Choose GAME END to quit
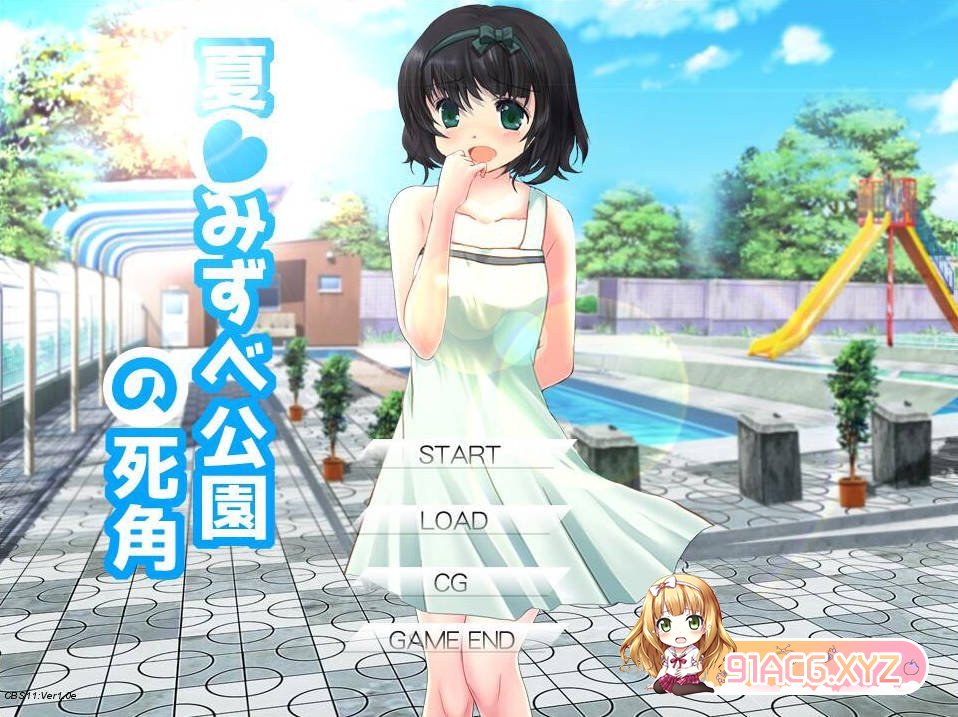958x717 pixels. pyautogui.click(x=451, y=639)
